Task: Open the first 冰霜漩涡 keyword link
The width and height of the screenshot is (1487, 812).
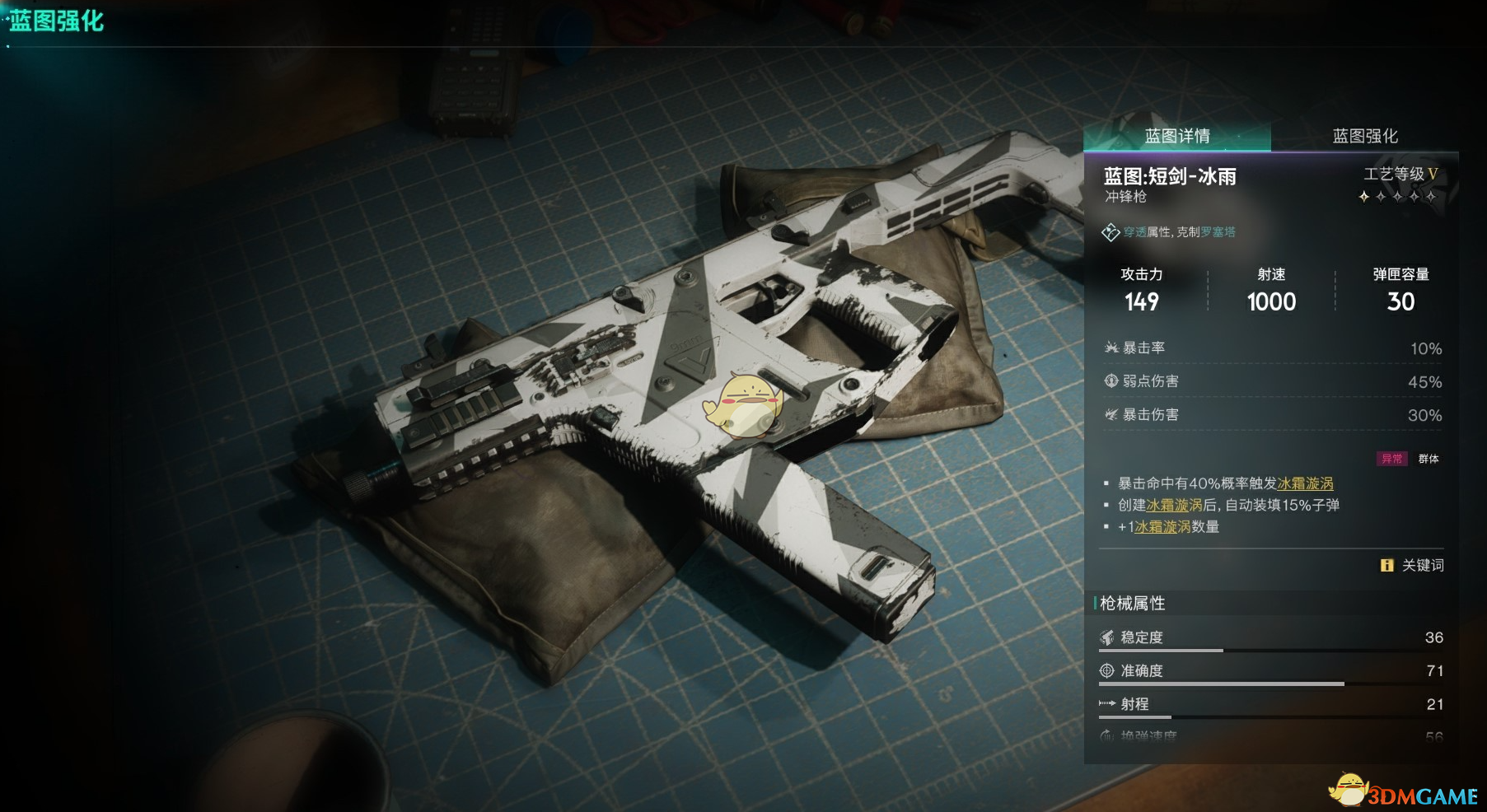Action: (1305, 483)
